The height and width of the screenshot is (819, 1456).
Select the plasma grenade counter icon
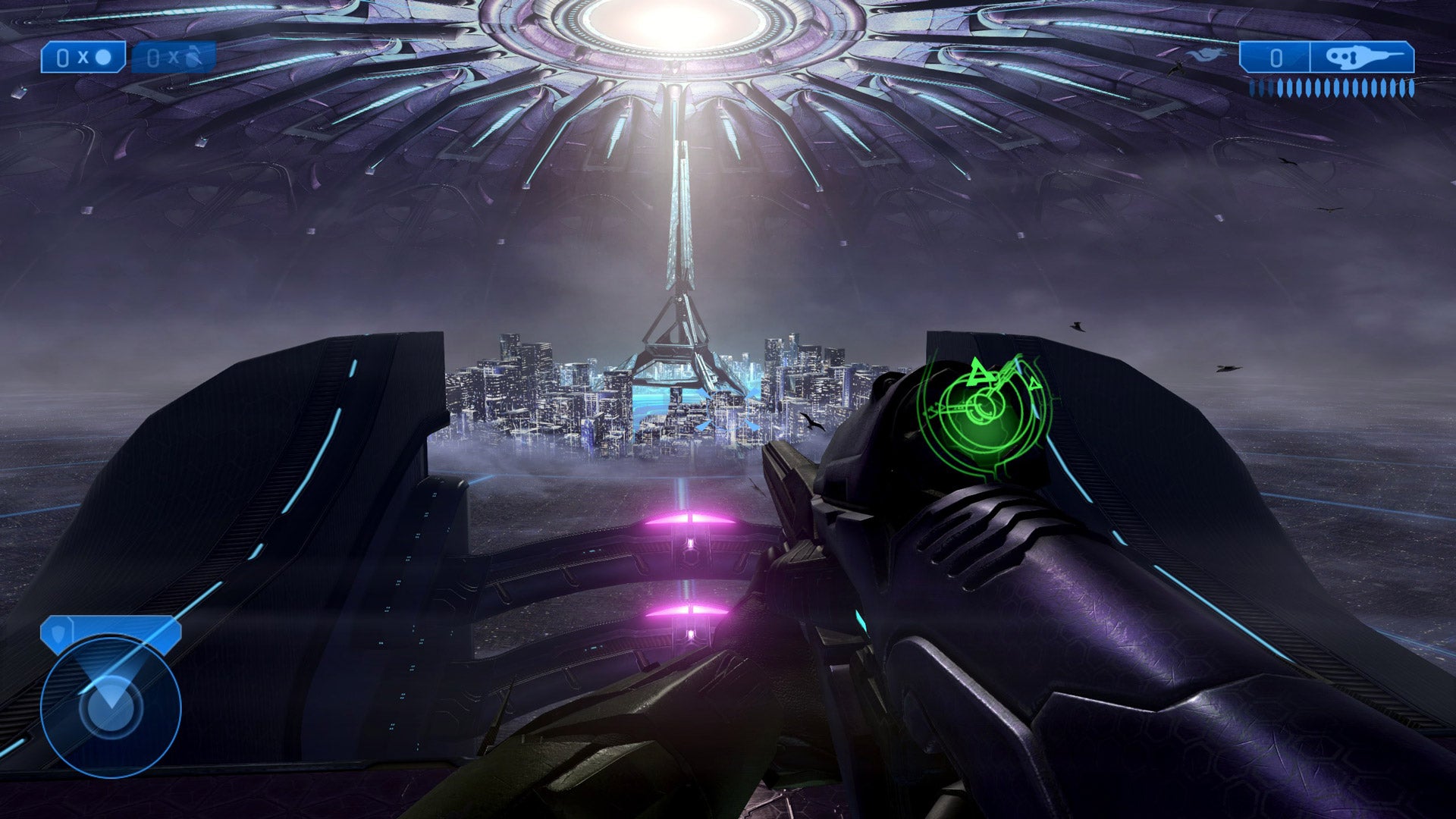click(104, 57)
